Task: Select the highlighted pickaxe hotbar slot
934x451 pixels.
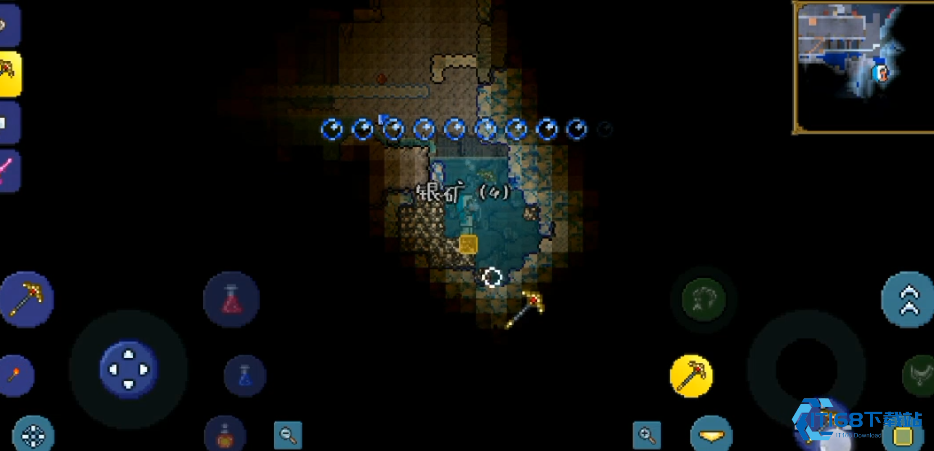Action: (9, 72)
